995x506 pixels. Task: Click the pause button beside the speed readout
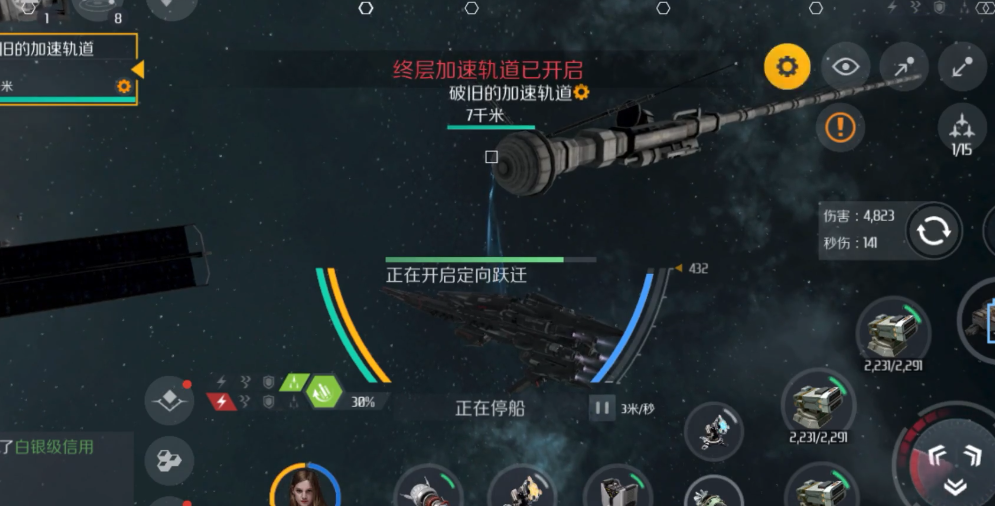point(602,407)
